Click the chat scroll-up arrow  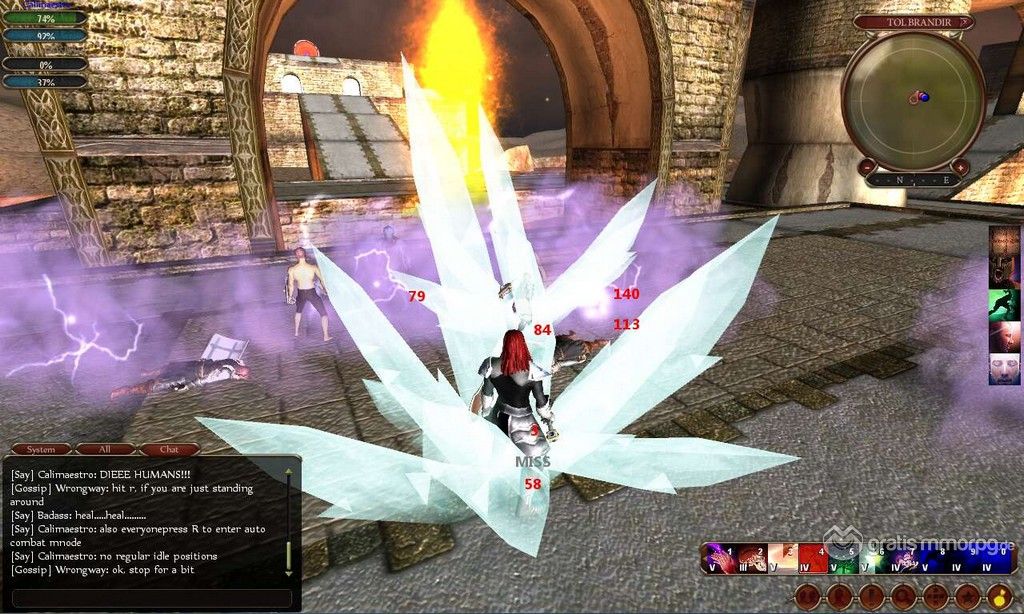tap(289, 473)
